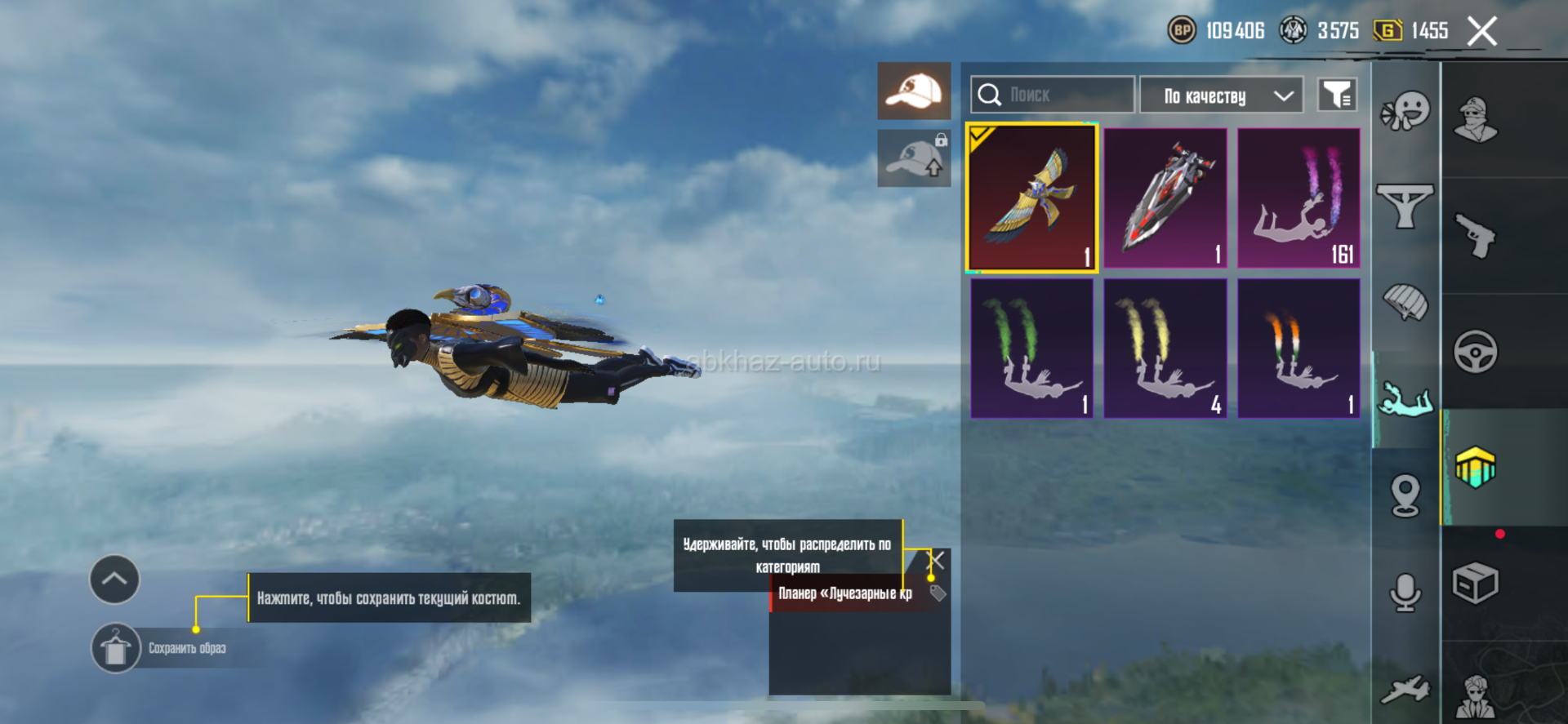The width and height of the screenshot is (1568, 724).
Task: Open the item filter funnel button
Action: 1337,95
